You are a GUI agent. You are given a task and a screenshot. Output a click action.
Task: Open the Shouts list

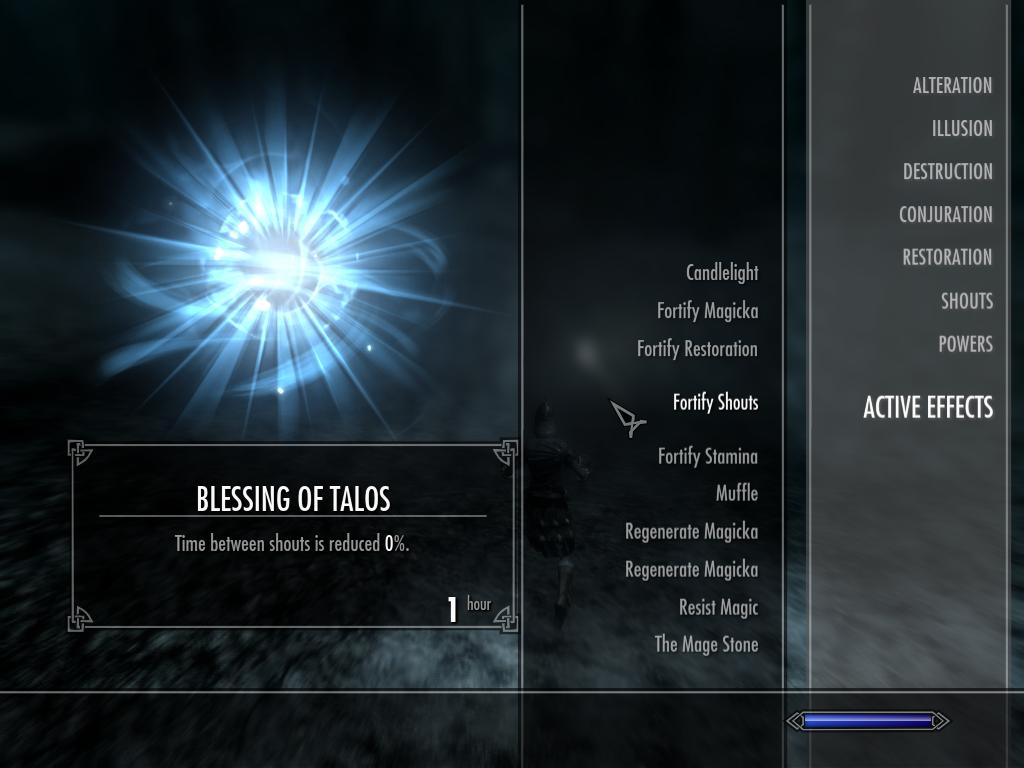[966, 301]
